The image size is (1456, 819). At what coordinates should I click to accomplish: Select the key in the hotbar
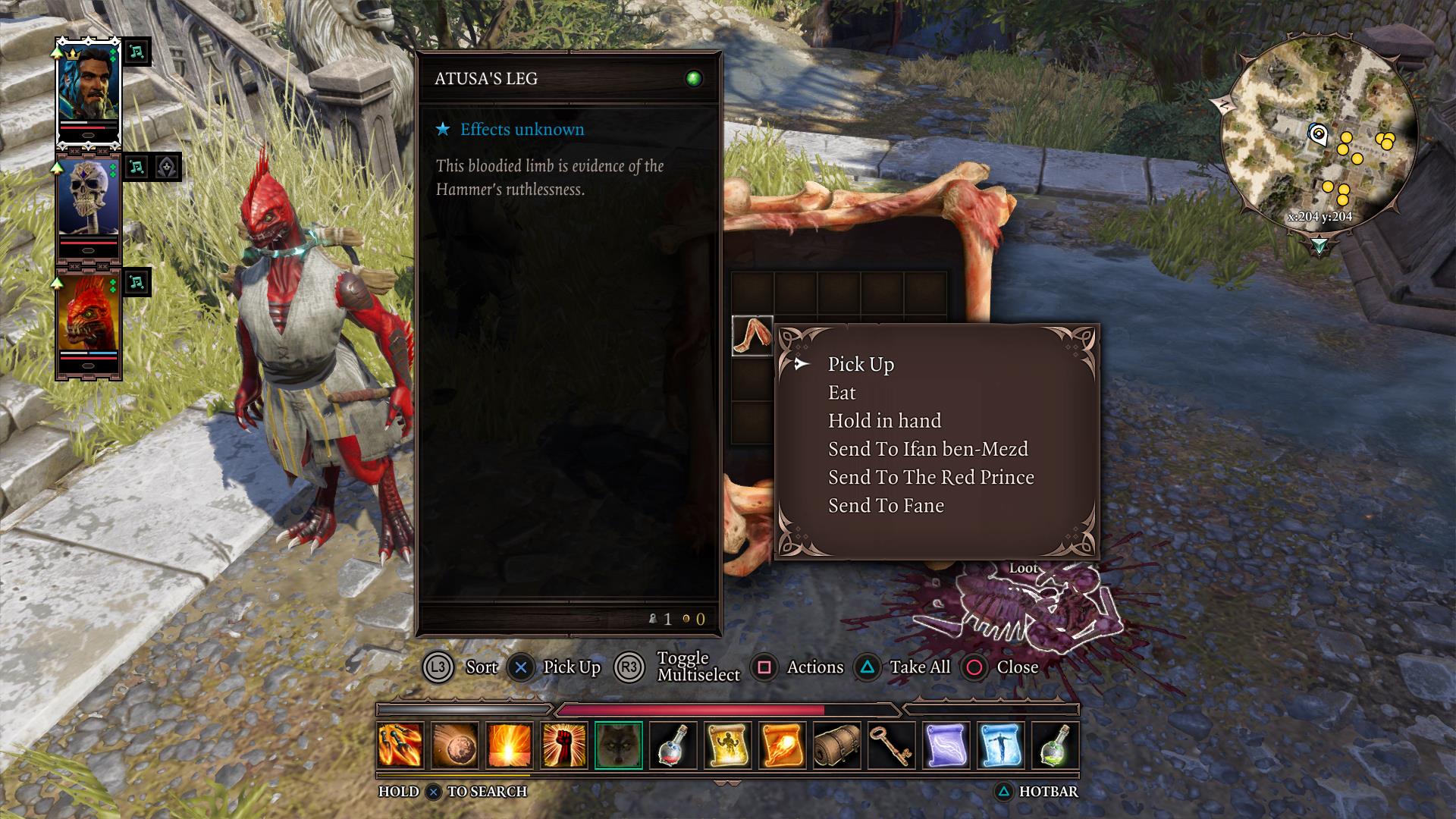click(x=892, y=745)
